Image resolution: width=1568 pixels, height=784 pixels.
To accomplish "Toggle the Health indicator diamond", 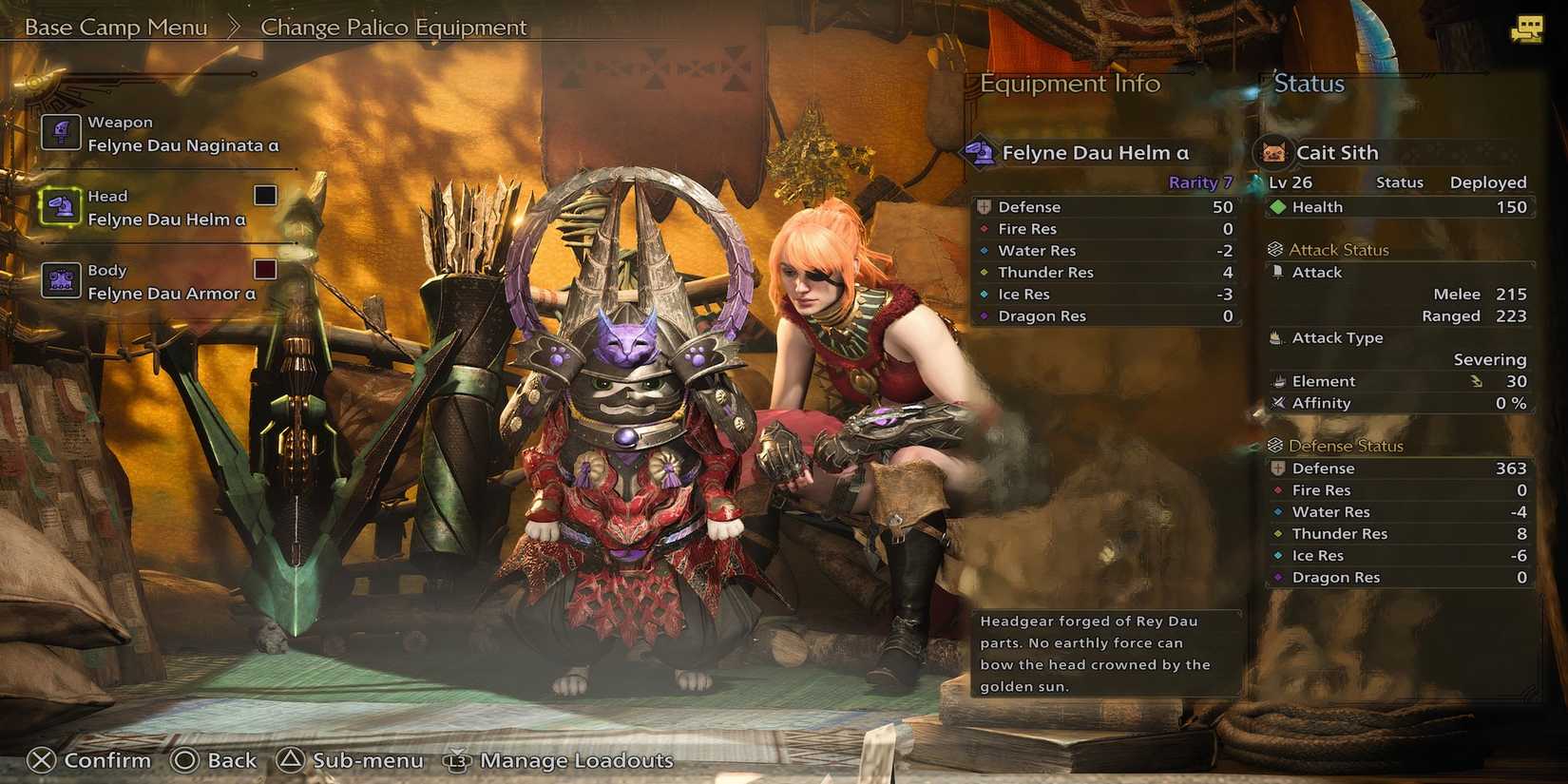I will click(x=1278, y=206).
